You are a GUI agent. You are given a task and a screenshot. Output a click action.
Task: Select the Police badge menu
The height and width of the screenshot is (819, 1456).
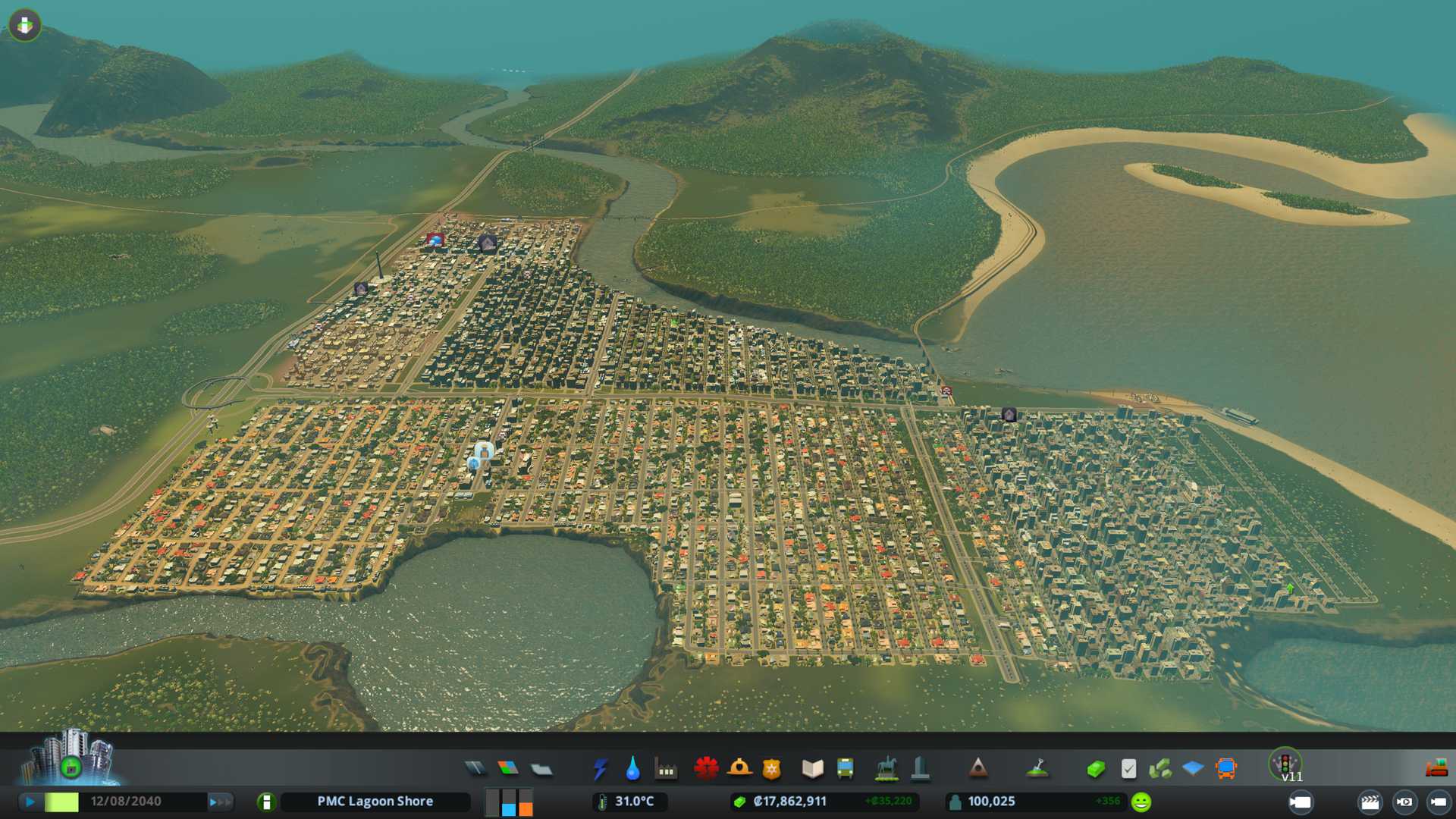771,769
